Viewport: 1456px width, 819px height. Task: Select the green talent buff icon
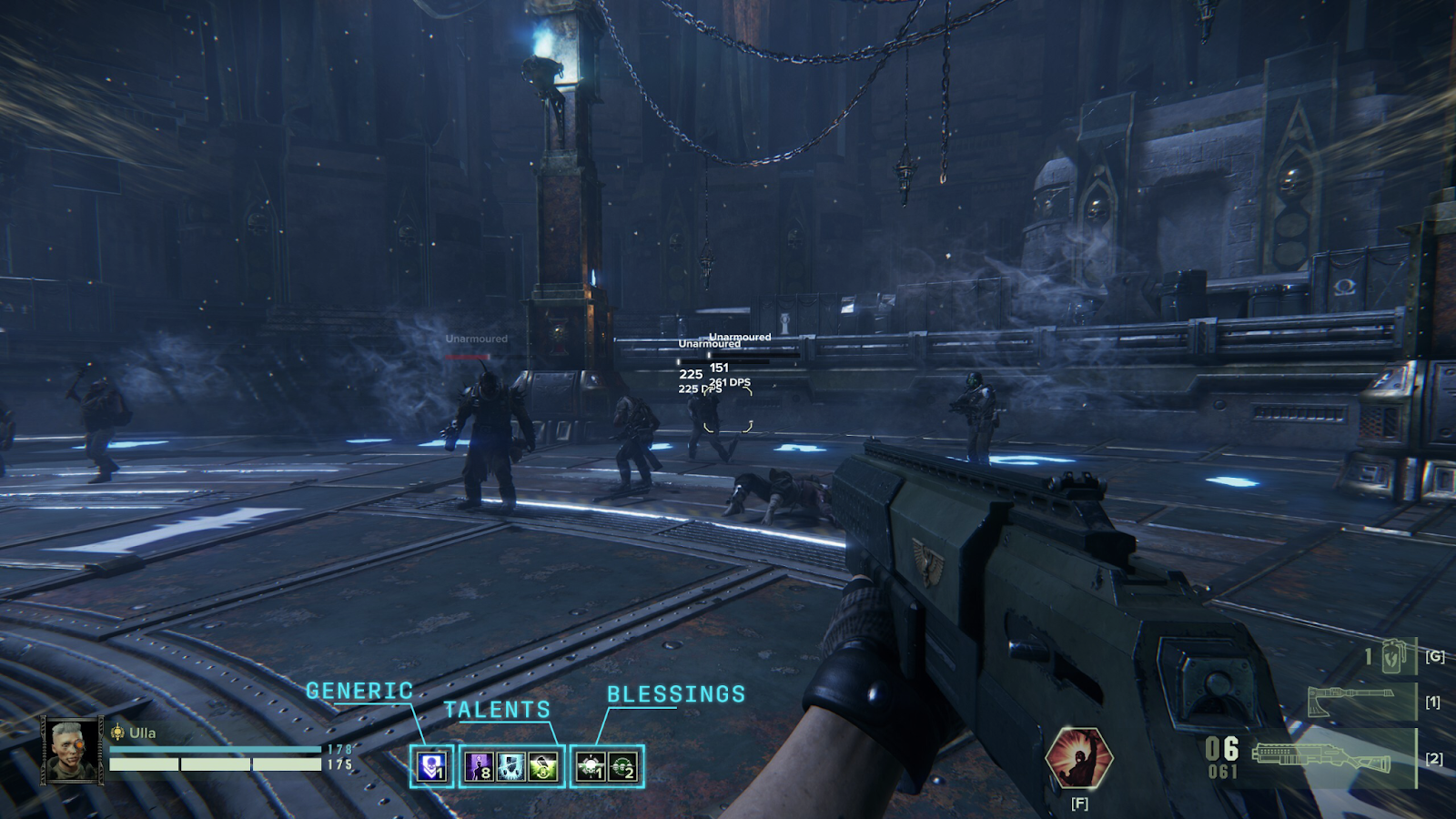click(x=543, y=766)
